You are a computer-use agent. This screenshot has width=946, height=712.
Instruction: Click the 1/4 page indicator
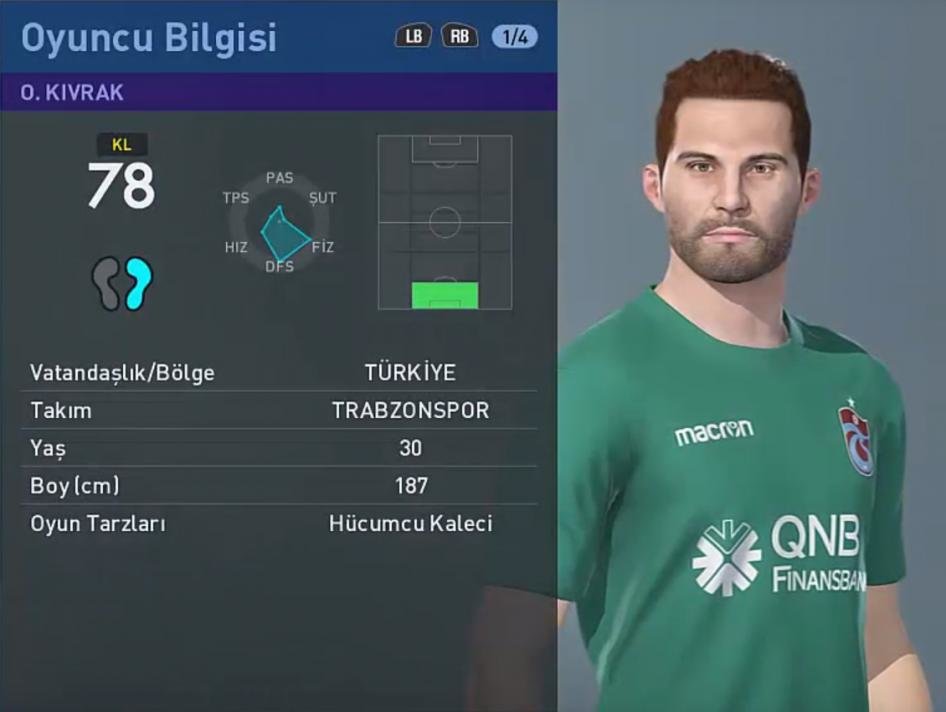(514, 37)
